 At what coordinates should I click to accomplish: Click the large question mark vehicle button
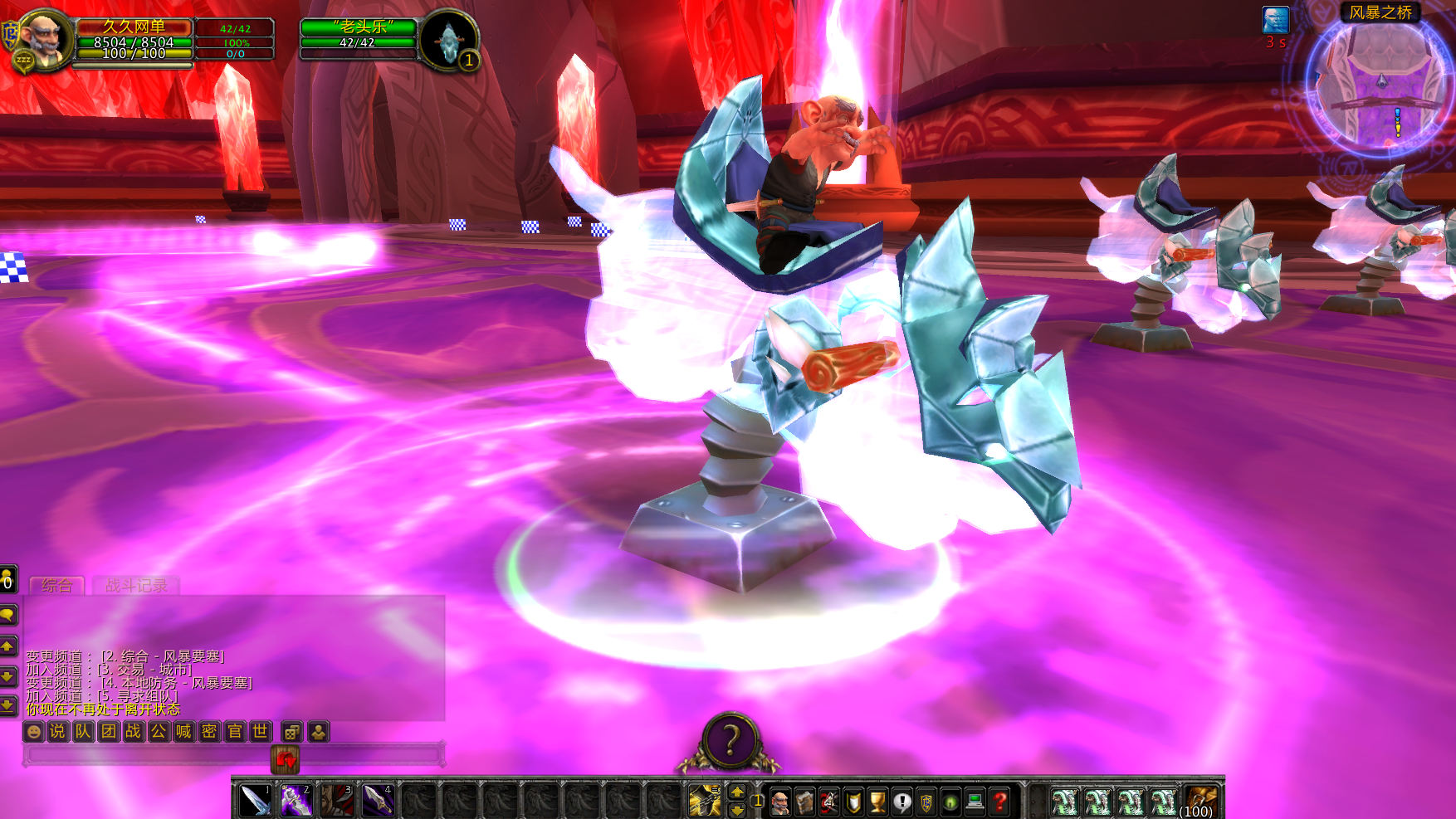point(730,740)
